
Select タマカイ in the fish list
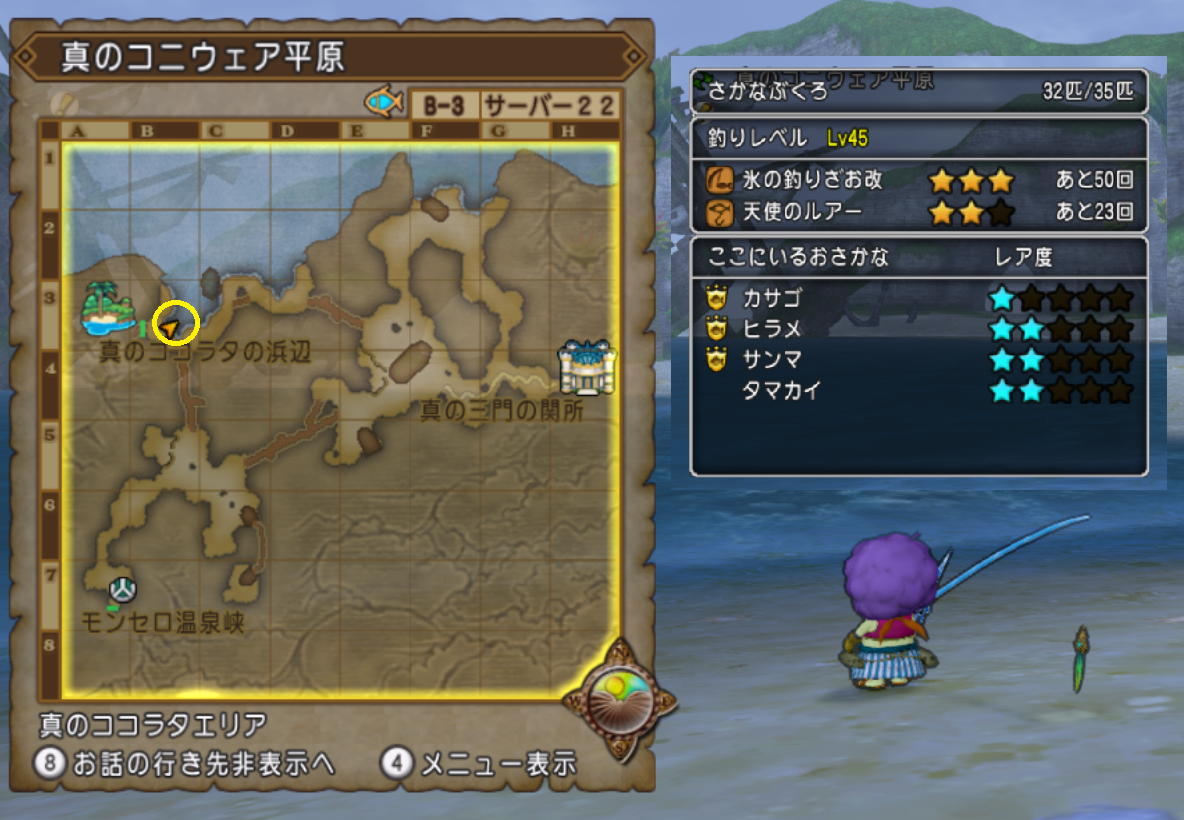(780, 391)
